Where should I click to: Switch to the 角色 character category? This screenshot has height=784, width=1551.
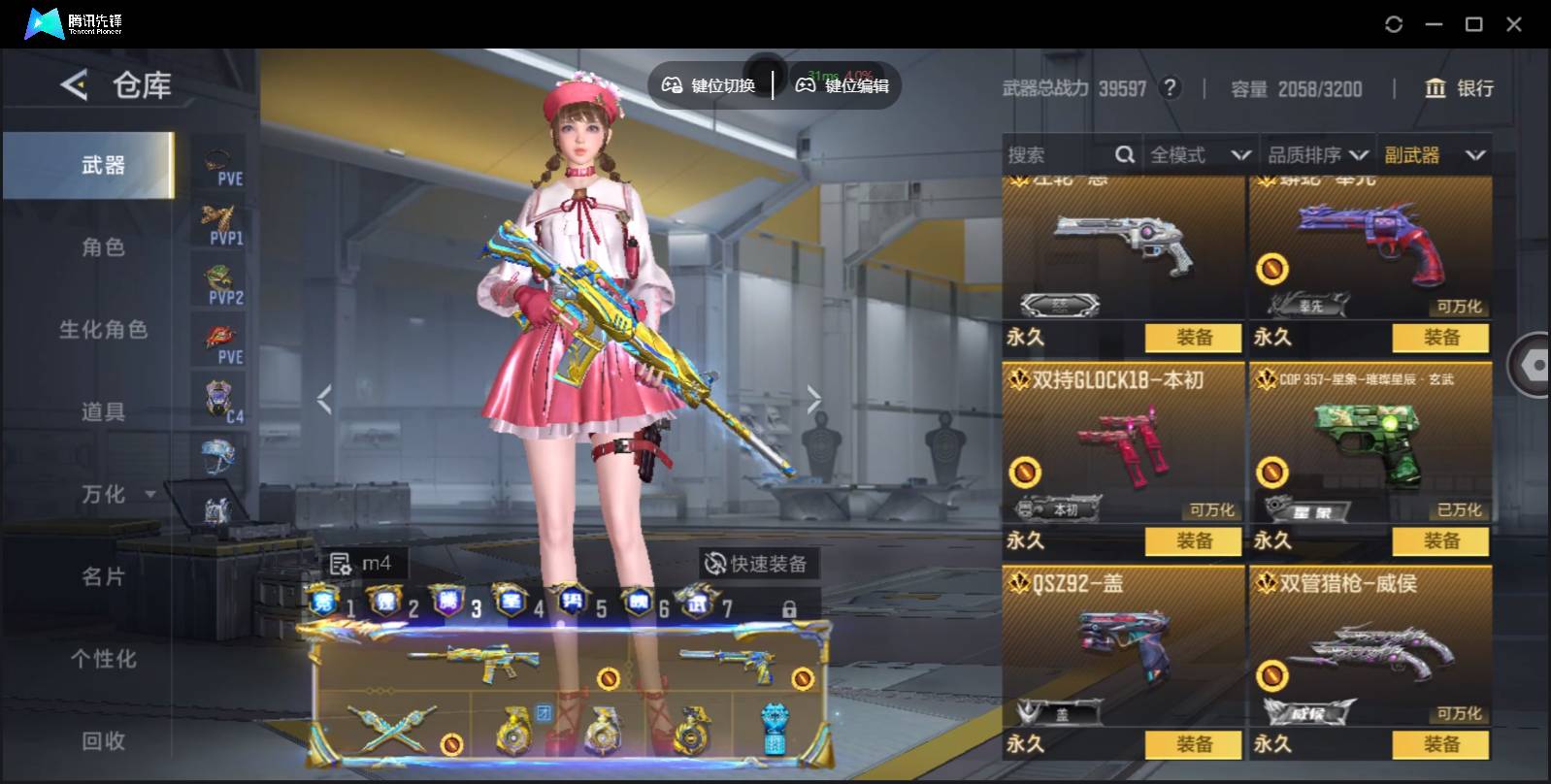click(x=103, y=247)
